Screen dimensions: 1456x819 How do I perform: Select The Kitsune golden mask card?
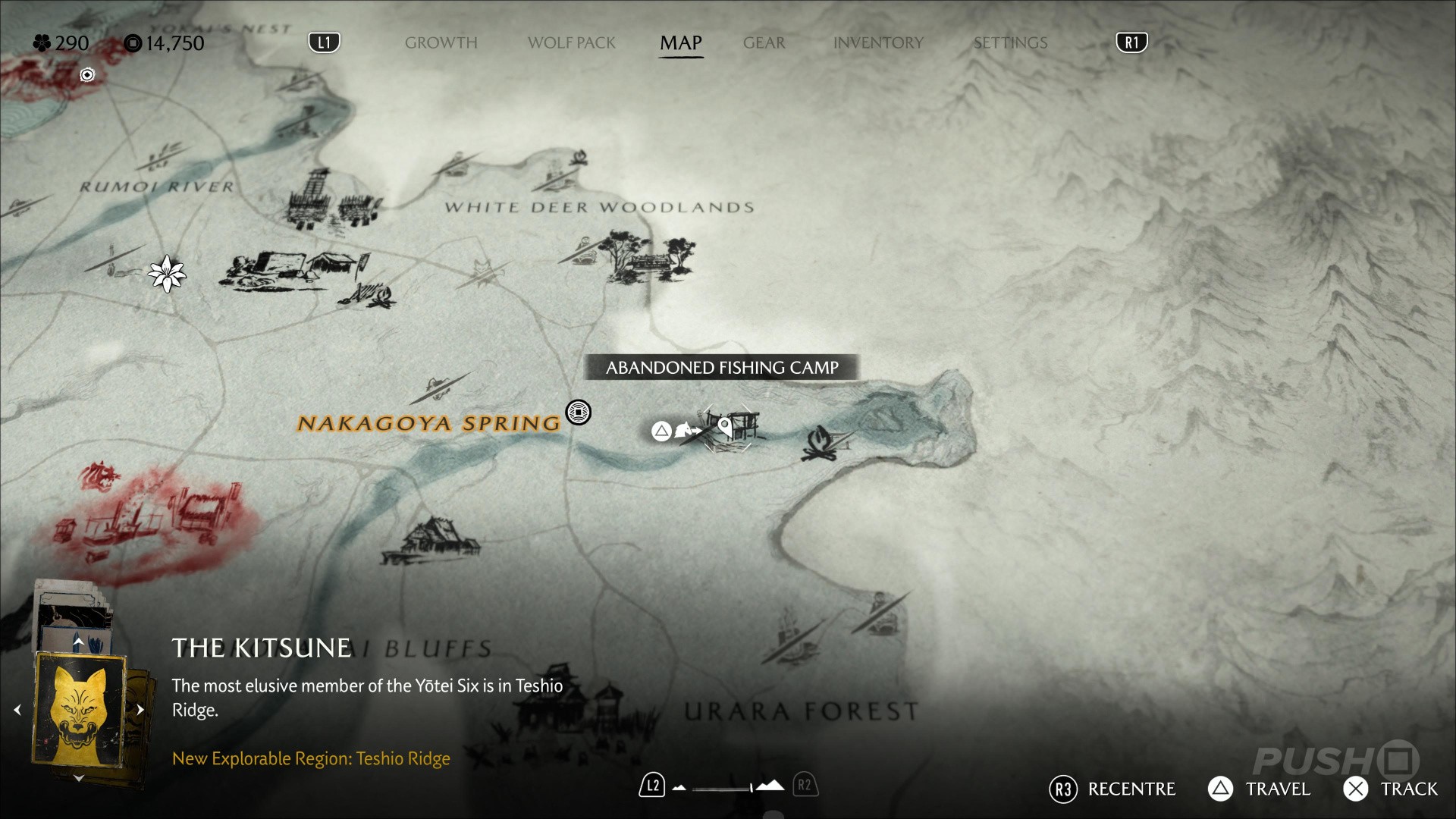tap(79, 710)
